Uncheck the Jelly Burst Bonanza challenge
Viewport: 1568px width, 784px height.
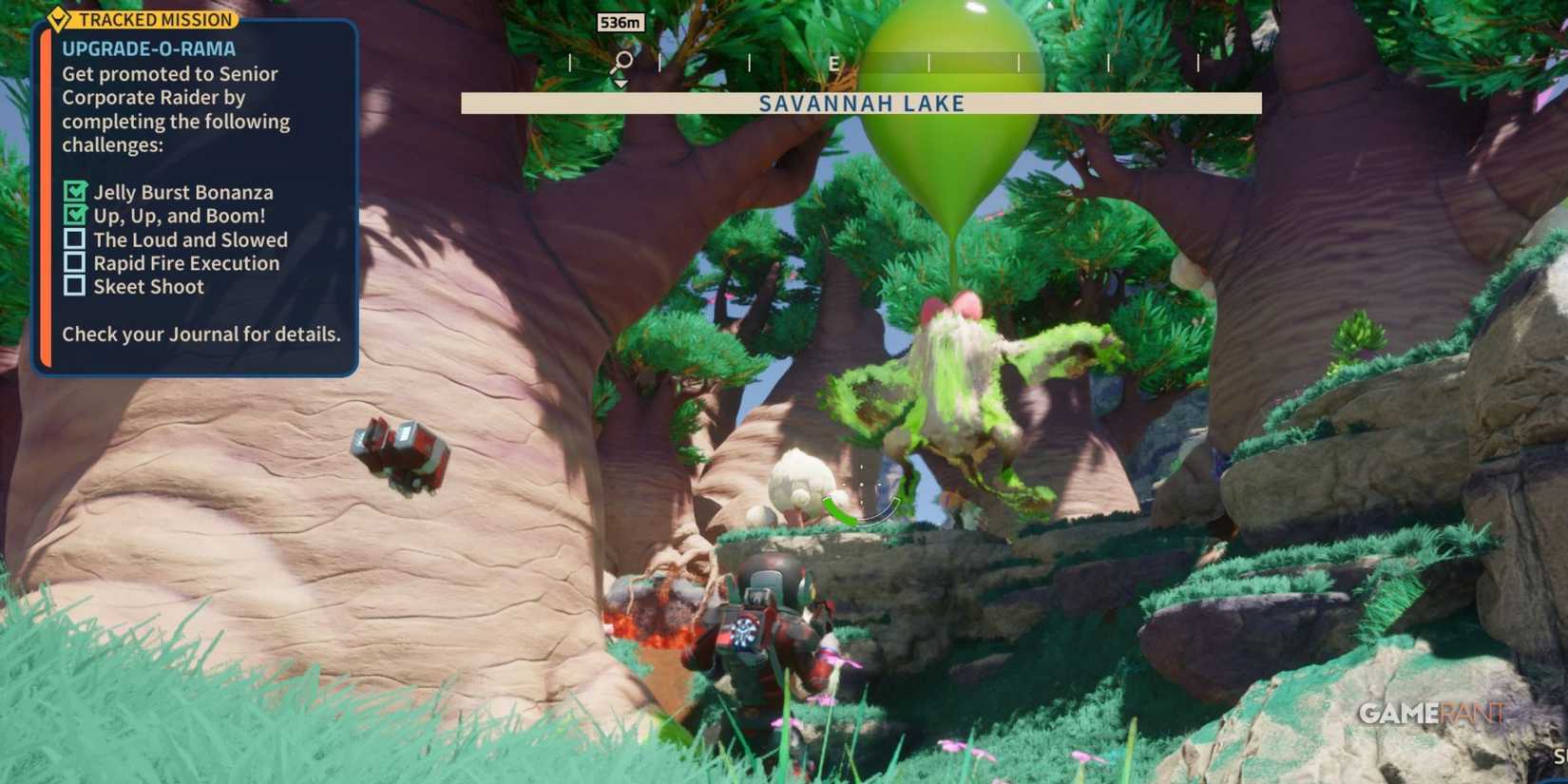coord(73,189)
